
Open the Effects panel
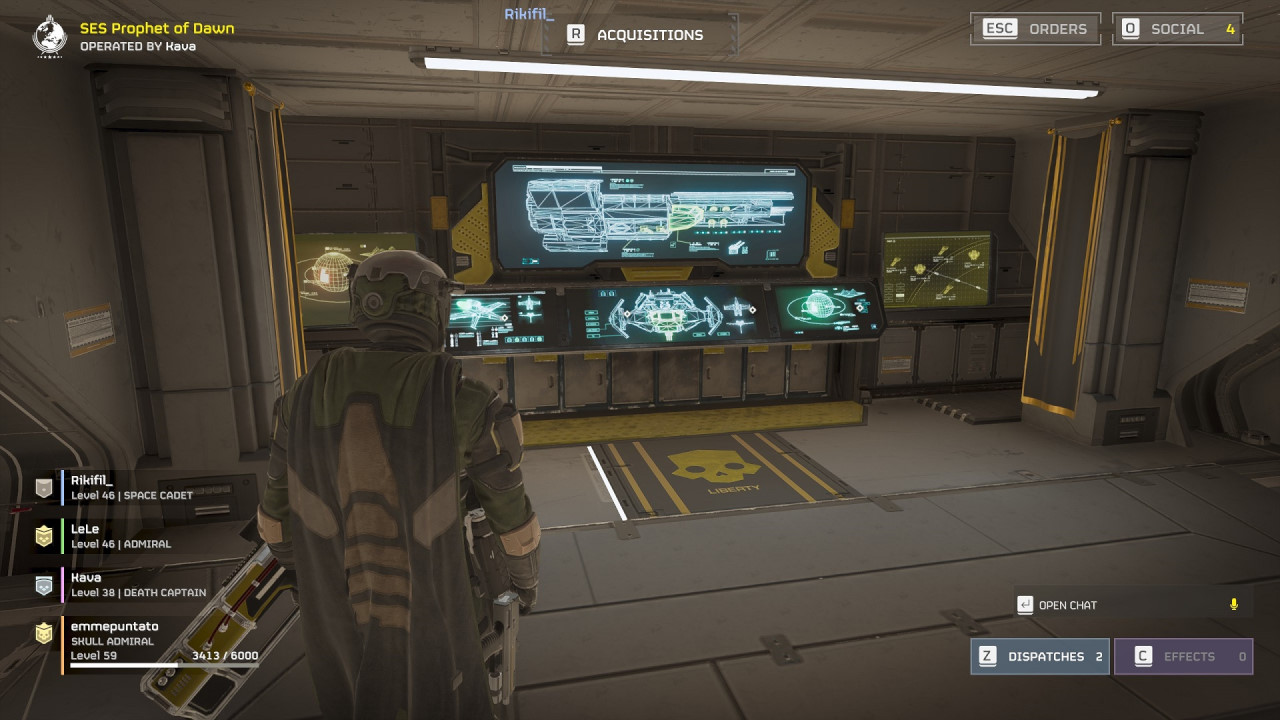click(1183, 656)
